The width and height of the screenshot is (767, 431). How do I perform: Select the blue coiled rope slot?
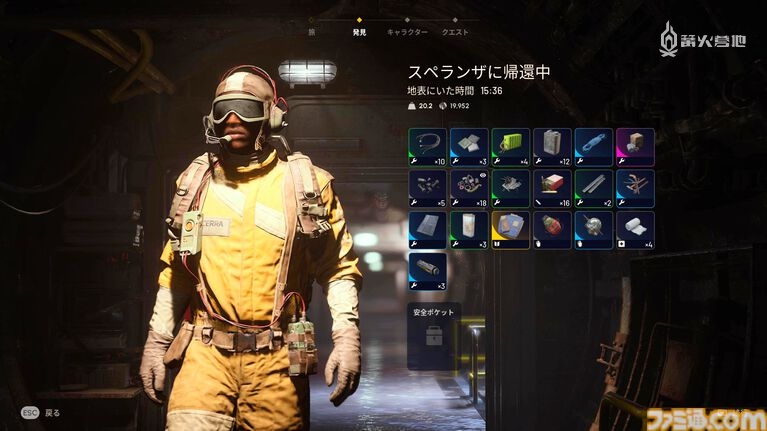click(x=593, y=147)
